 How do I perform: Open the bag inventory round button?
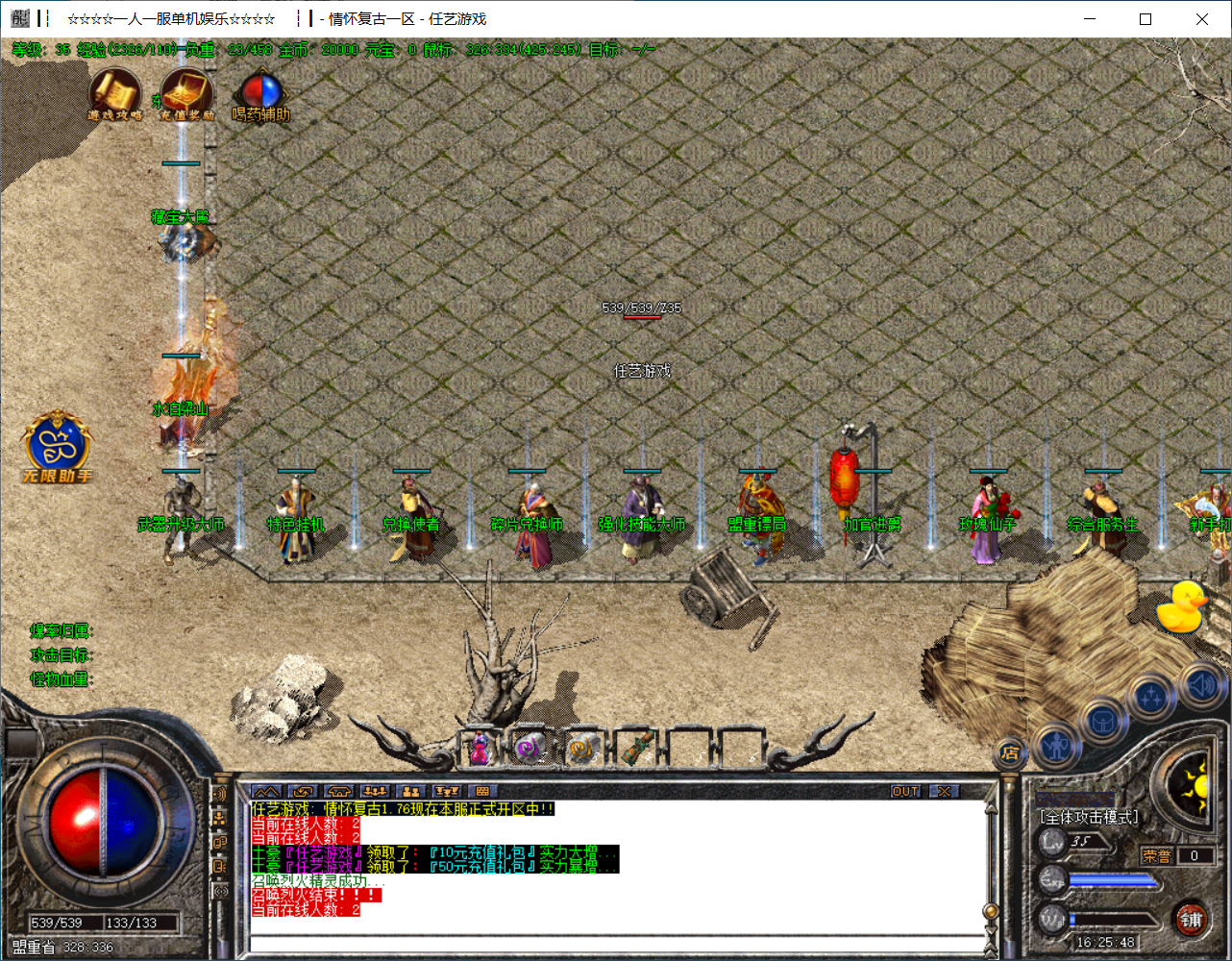coord(1103,720)
